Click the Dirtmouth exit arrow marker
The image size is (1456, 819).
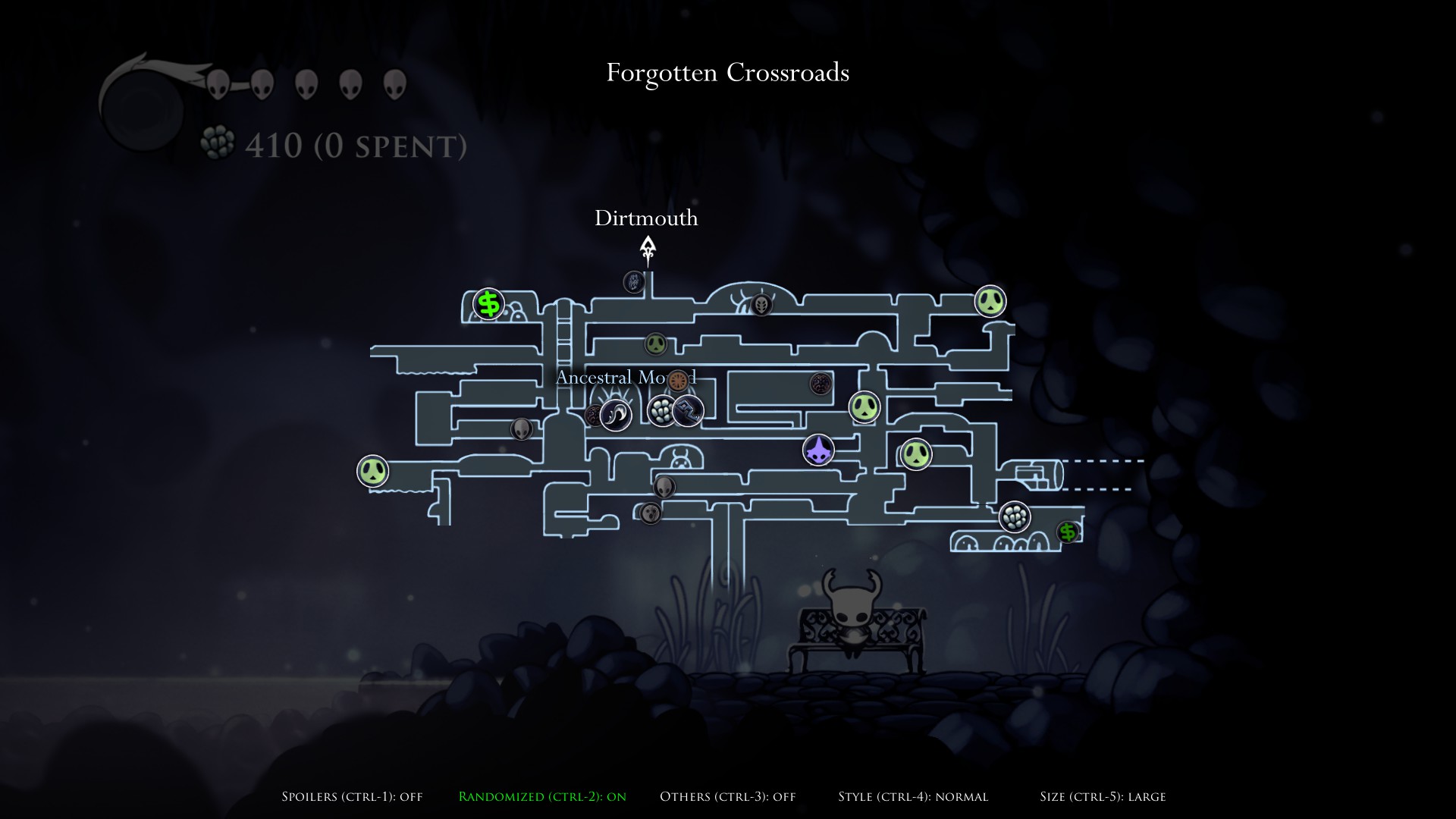pos(648,249)
